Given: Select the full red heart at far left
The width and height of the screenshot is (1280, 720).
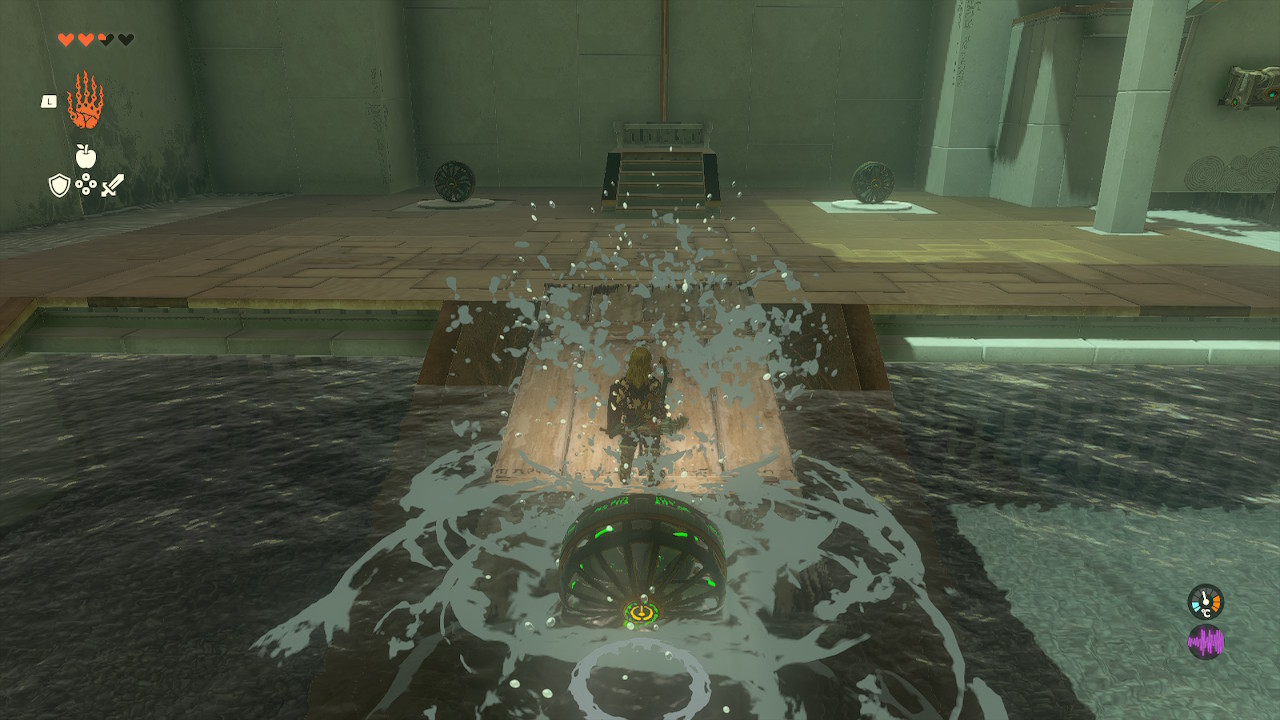Looking at the screenshot, I should [65, 38].
